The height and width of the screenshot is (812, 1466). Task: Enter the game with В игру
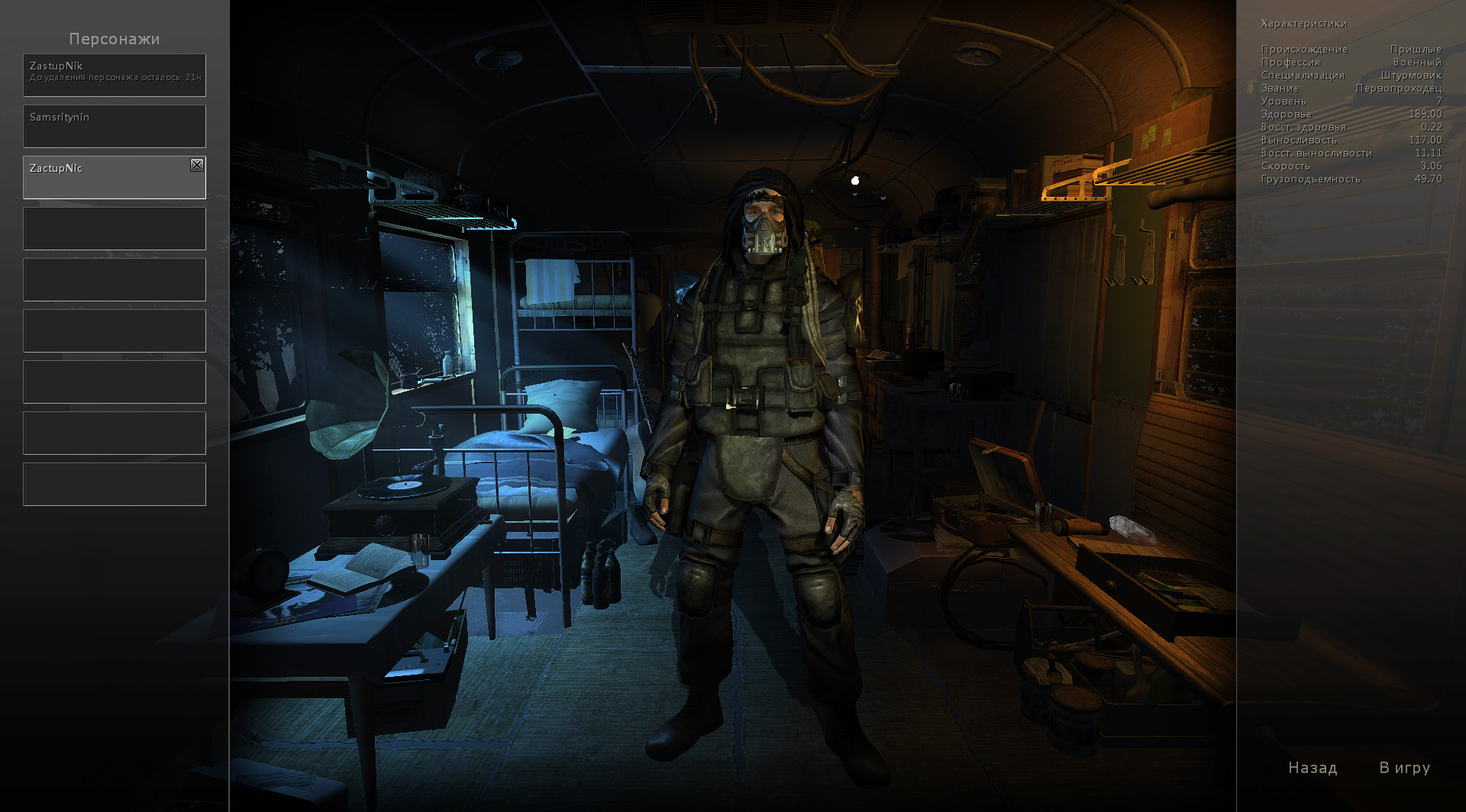click(1404, 768)
